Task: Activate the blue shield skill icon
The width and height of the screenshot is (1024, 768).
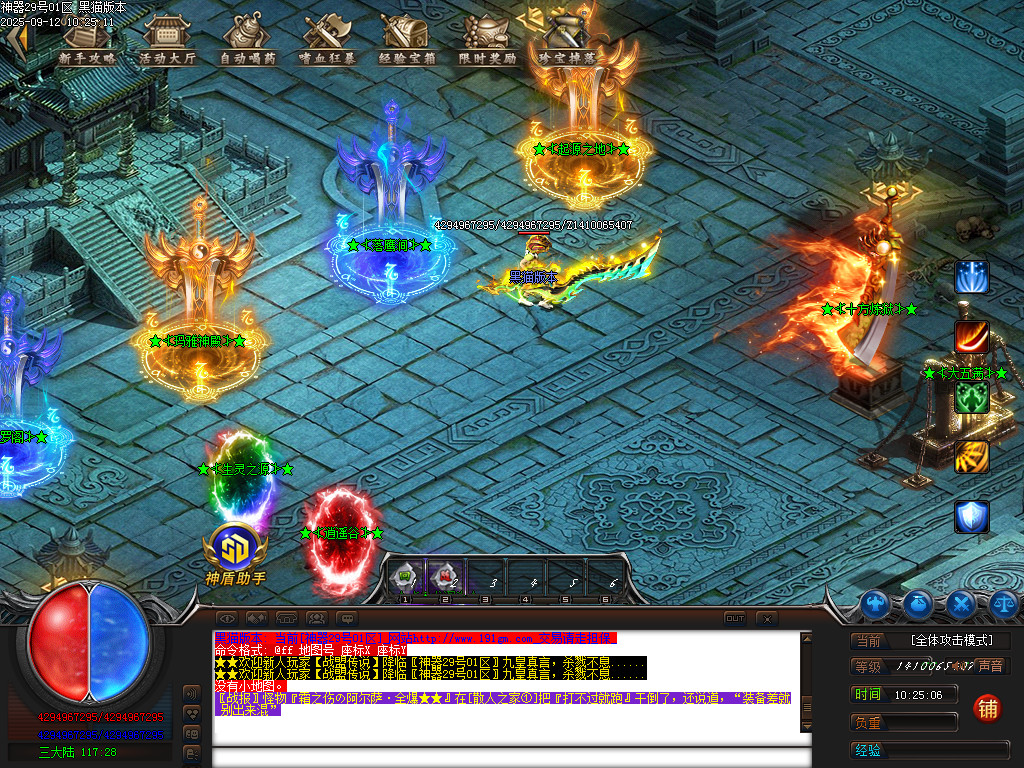Action: click(971, 516)
